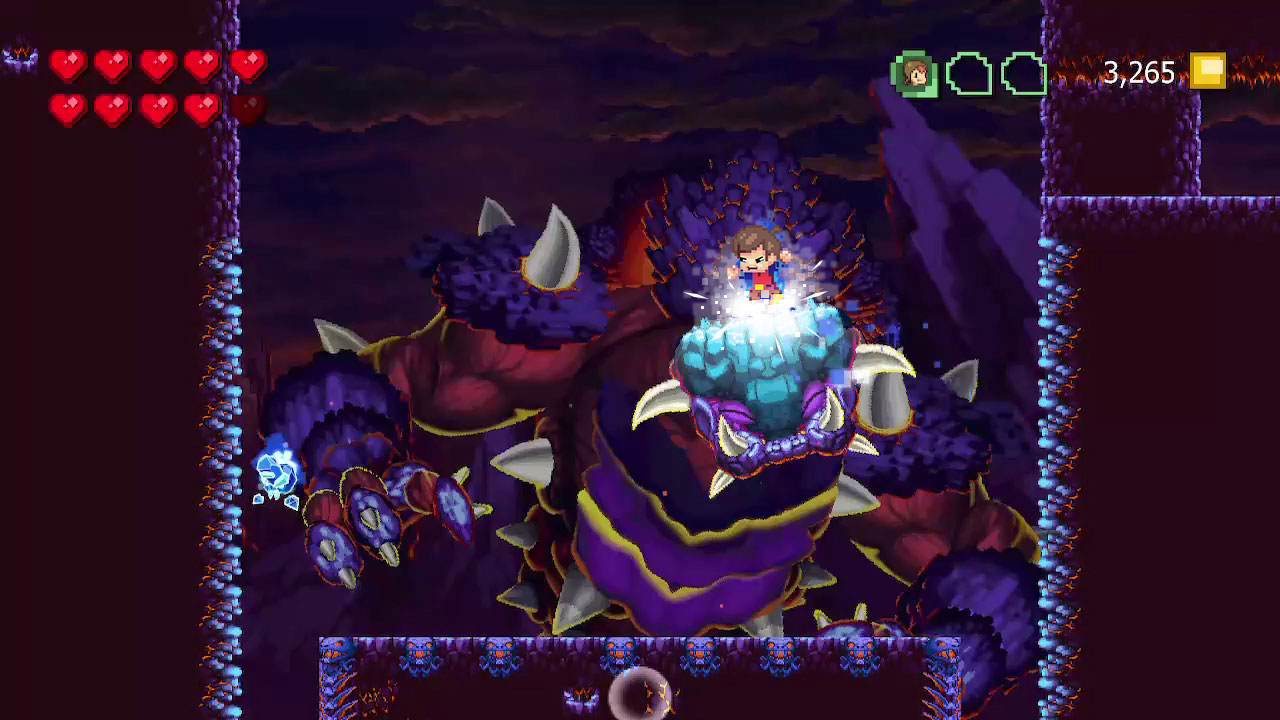The image size is (1280, 720).
Task: Select the second empty evolution form slot
Action: tap(1026, 73)
